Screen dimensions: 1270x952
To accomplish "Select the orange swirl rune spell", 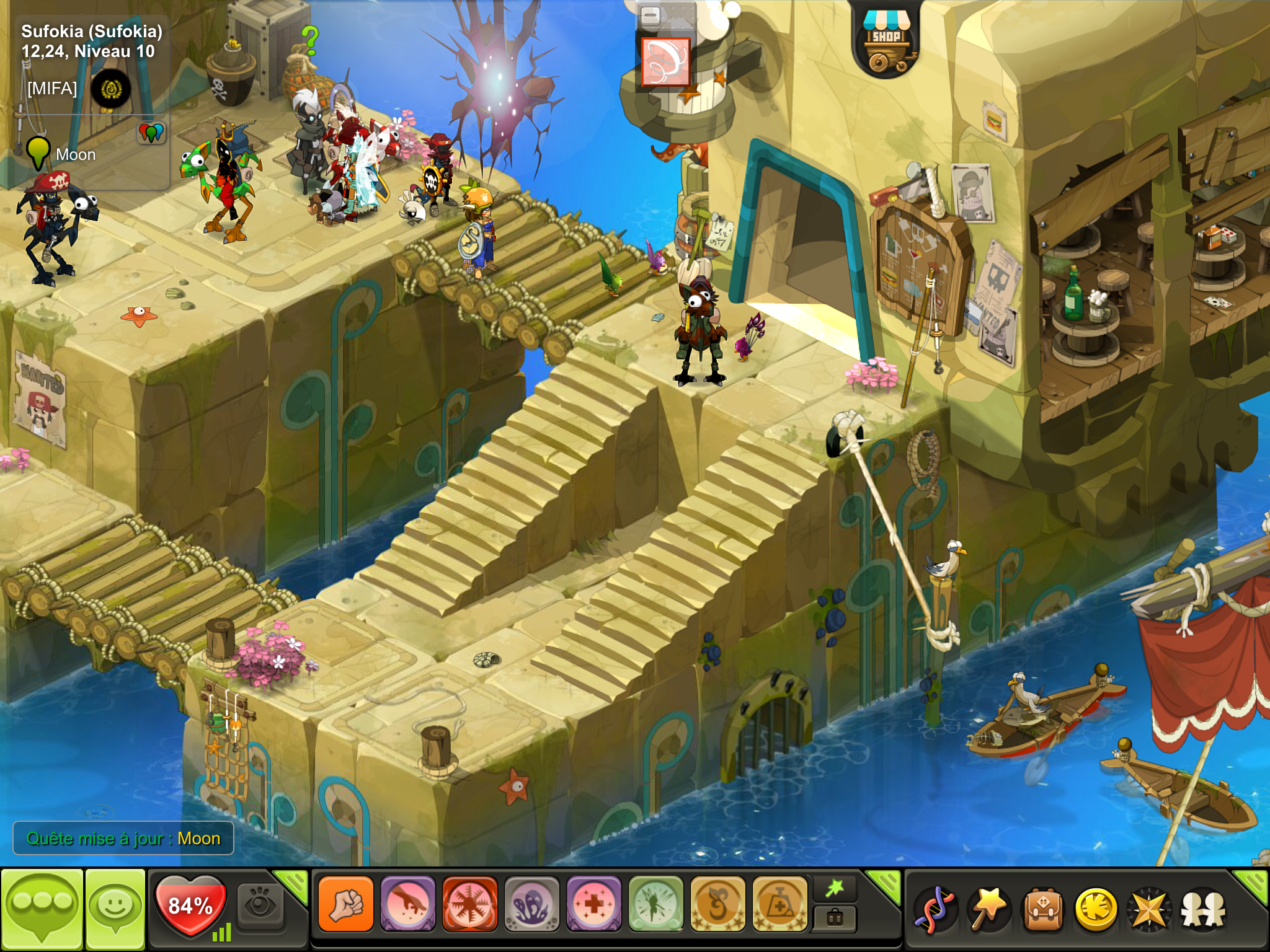I will [718, 904].
